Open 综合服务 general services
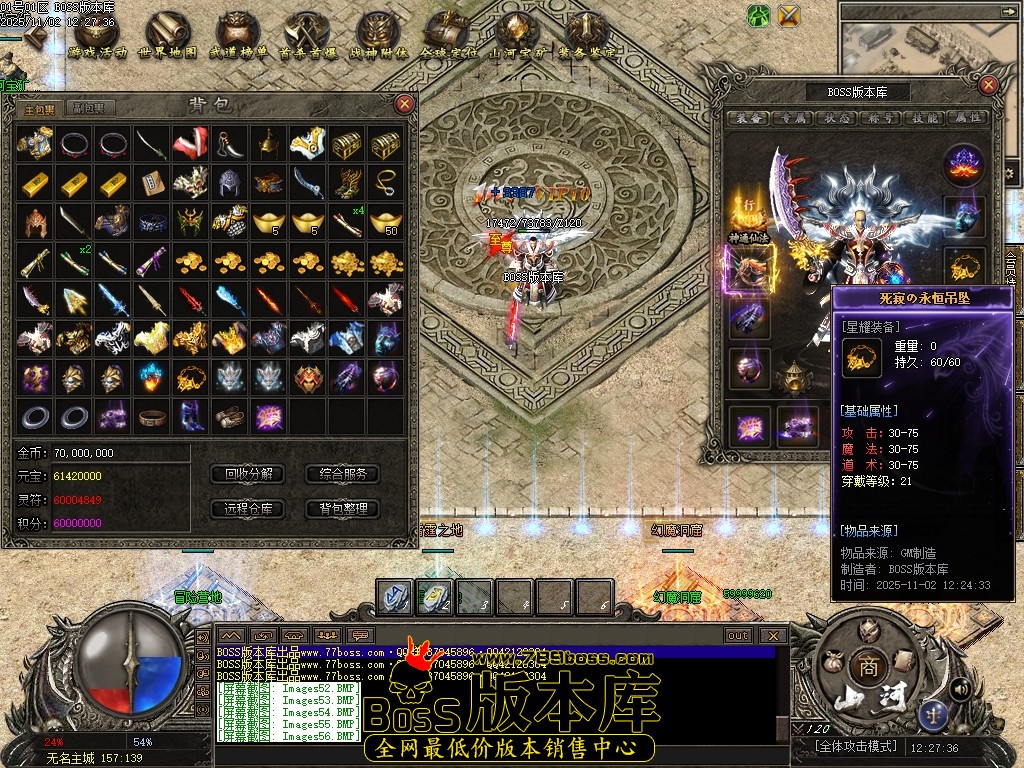The height and width of the screenshot is (768, 1024). point(343,474)
